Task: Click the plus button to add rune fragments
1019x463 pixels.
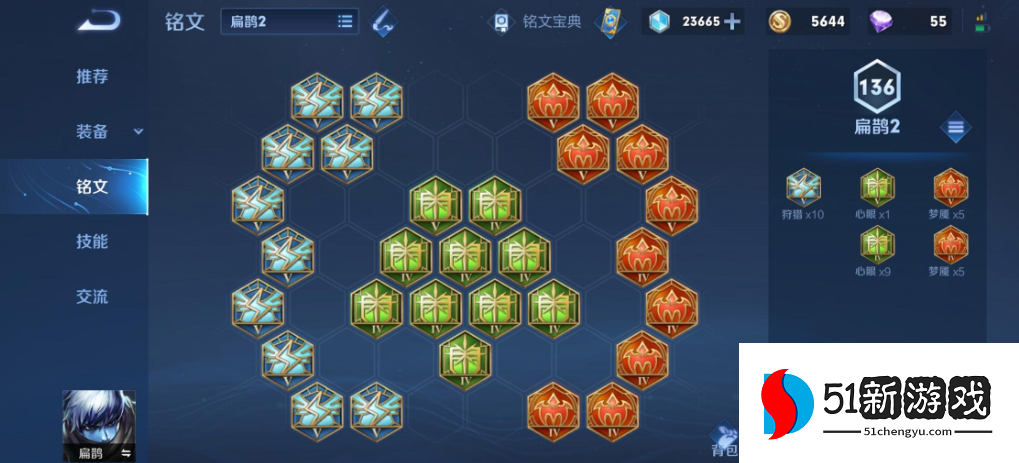Action: pyautogui.click(x=732, y=21)
